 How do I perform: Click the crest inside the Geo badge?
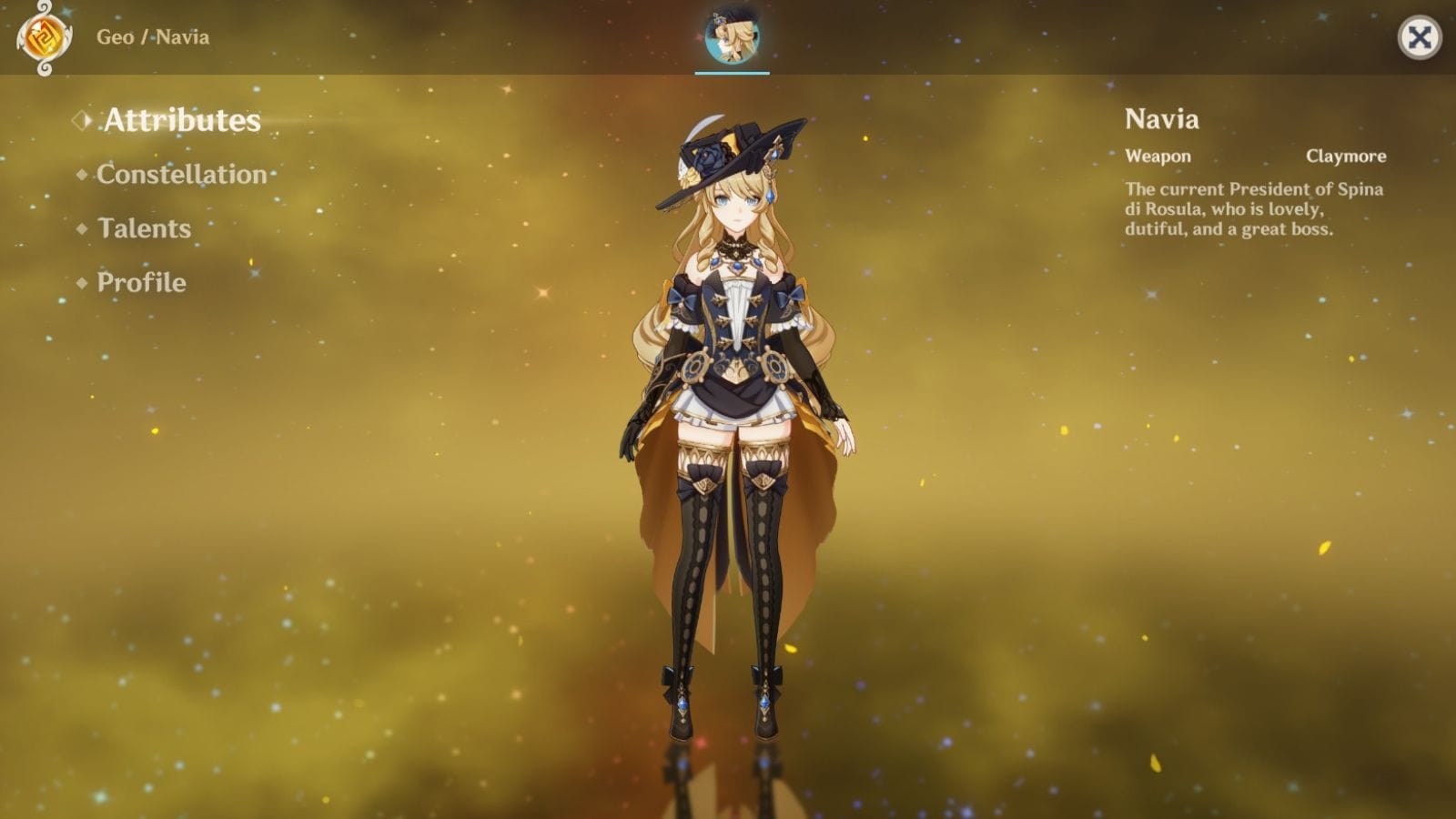point(44,37)
